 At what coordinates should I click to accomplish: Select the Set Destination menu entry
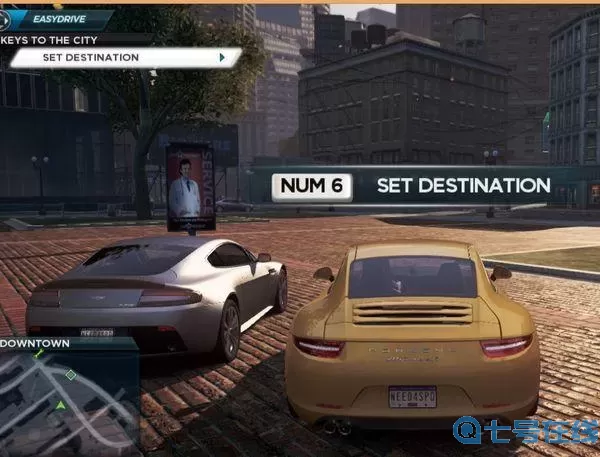[122, 57]
